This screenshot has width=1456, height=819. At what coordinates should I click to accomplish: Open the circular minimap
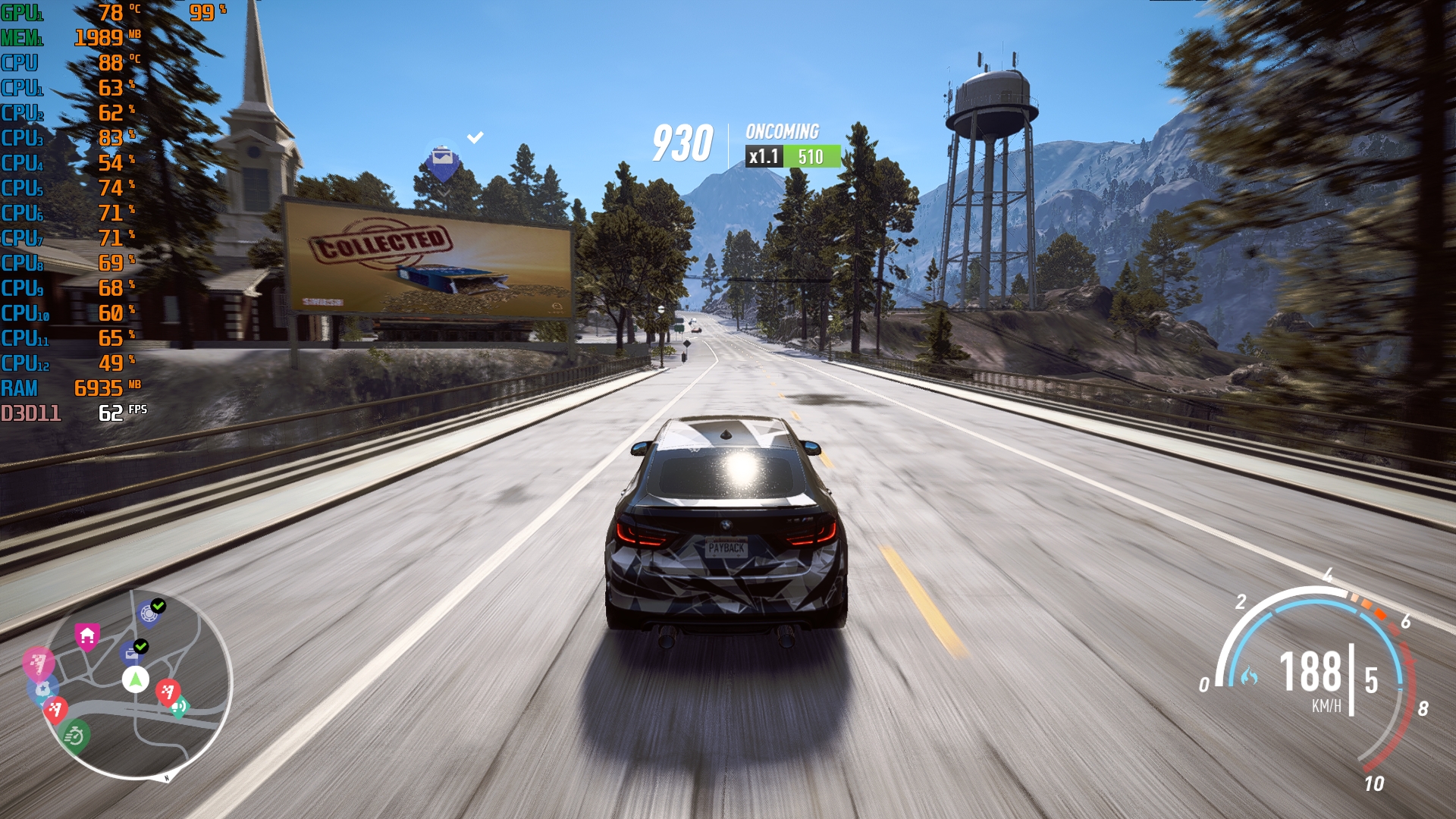pyautogui.click(x=136, y=683)
